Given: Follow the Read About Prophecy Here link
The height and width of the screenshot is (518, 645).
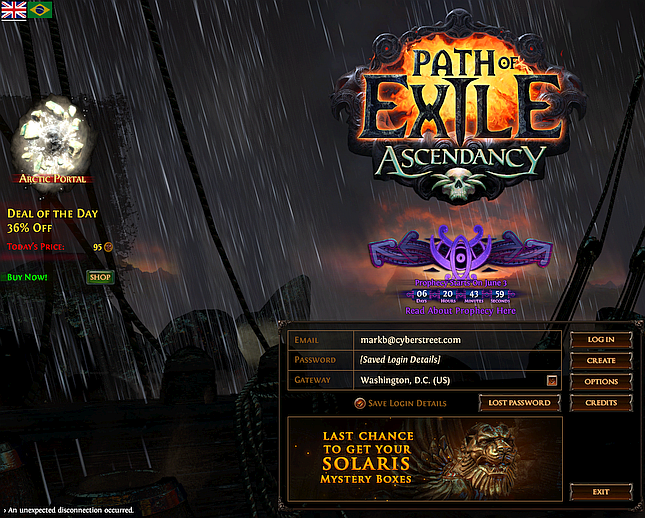Looking at the screenshot, I should 461,311.
